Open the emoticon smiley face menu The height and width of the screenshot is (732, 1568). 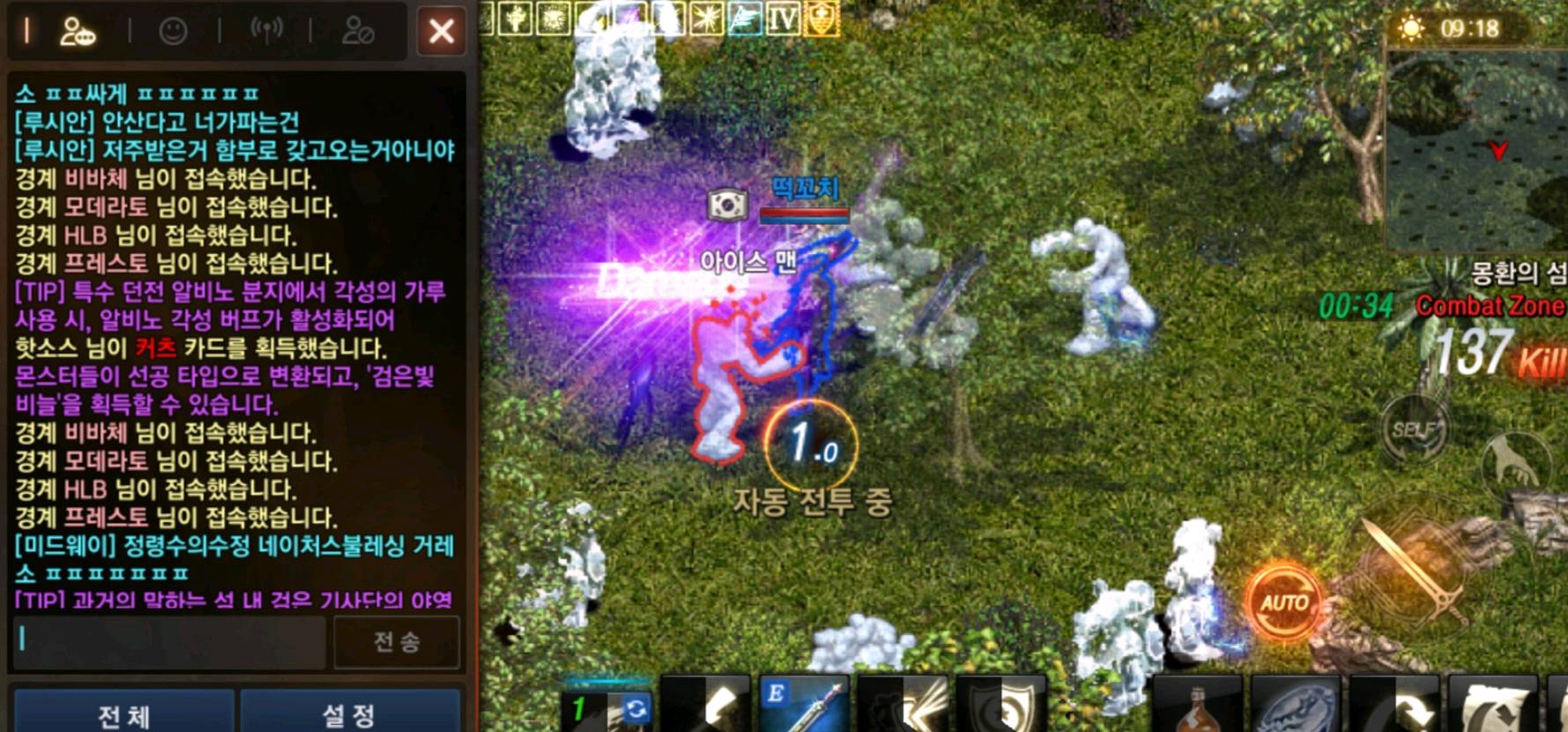(174, 32)
